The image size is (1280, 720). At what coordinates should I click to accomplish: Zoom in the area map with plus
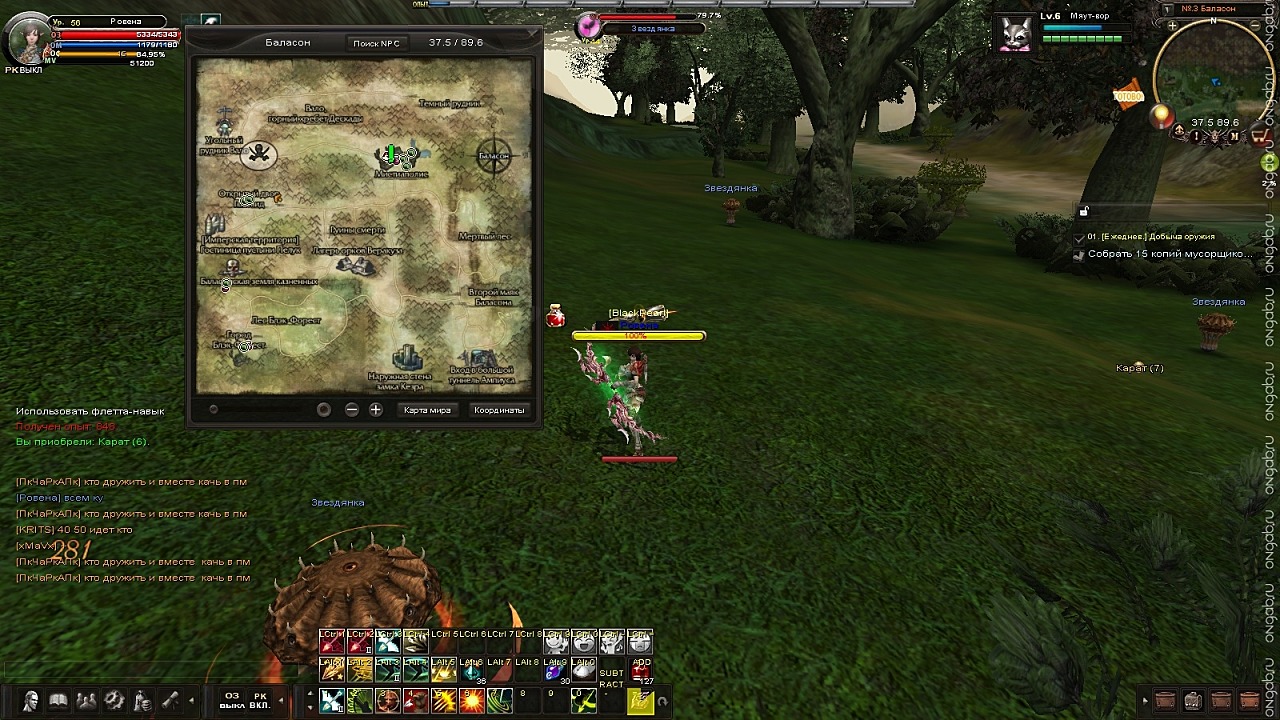[x=376, y=410]
